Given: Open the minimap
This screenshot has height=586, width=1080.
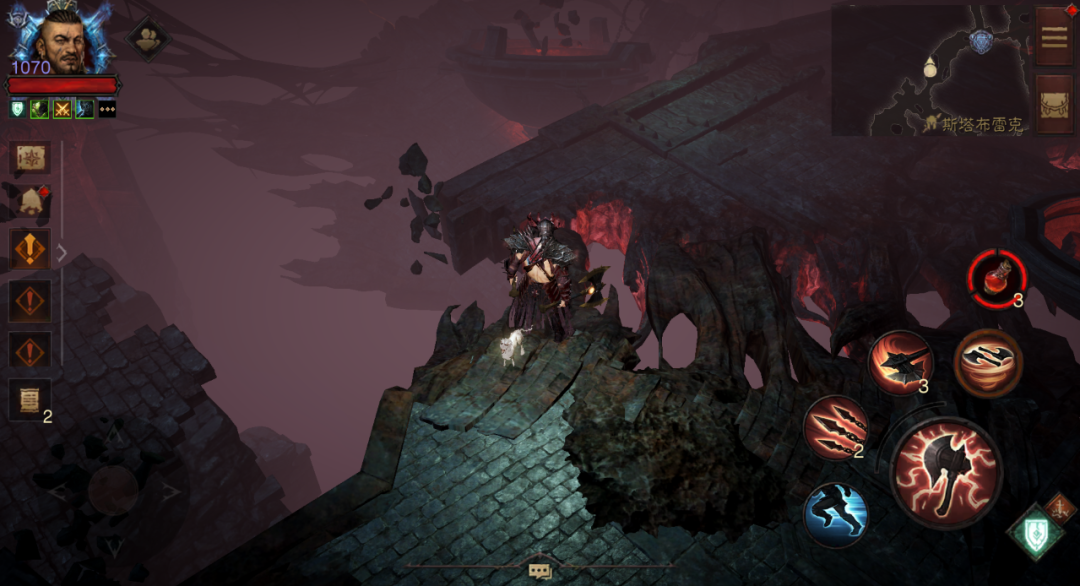Looking at the screenshot, I should (930, 70).
